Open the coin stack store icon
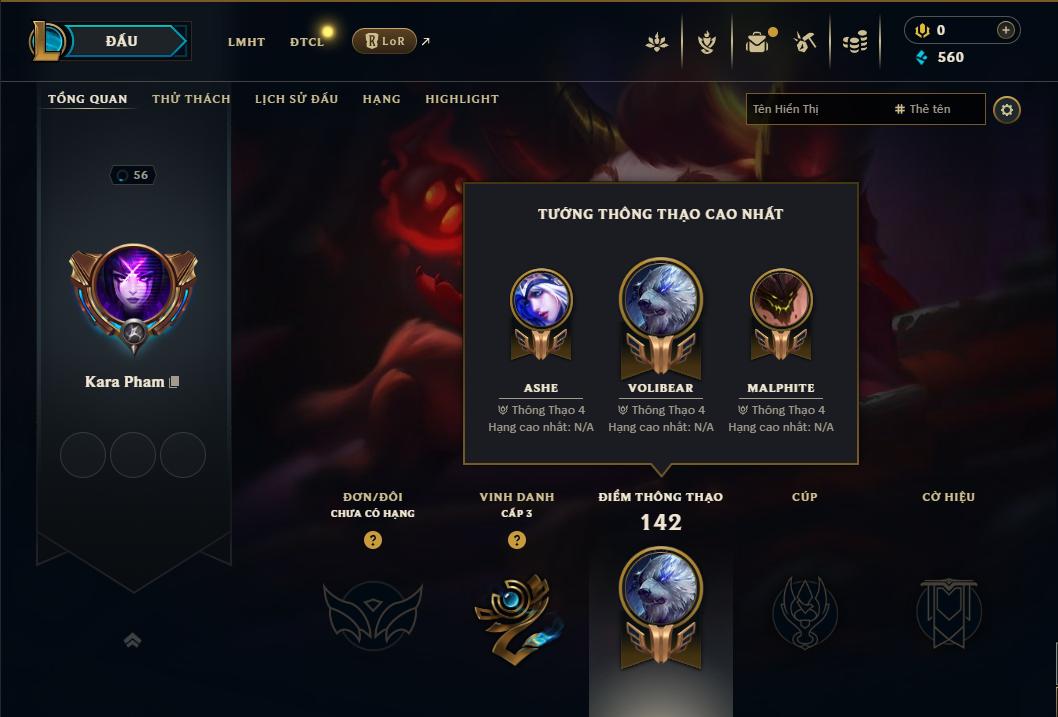Viewport: 1058px width, 717px height. [x=854, y=42]
